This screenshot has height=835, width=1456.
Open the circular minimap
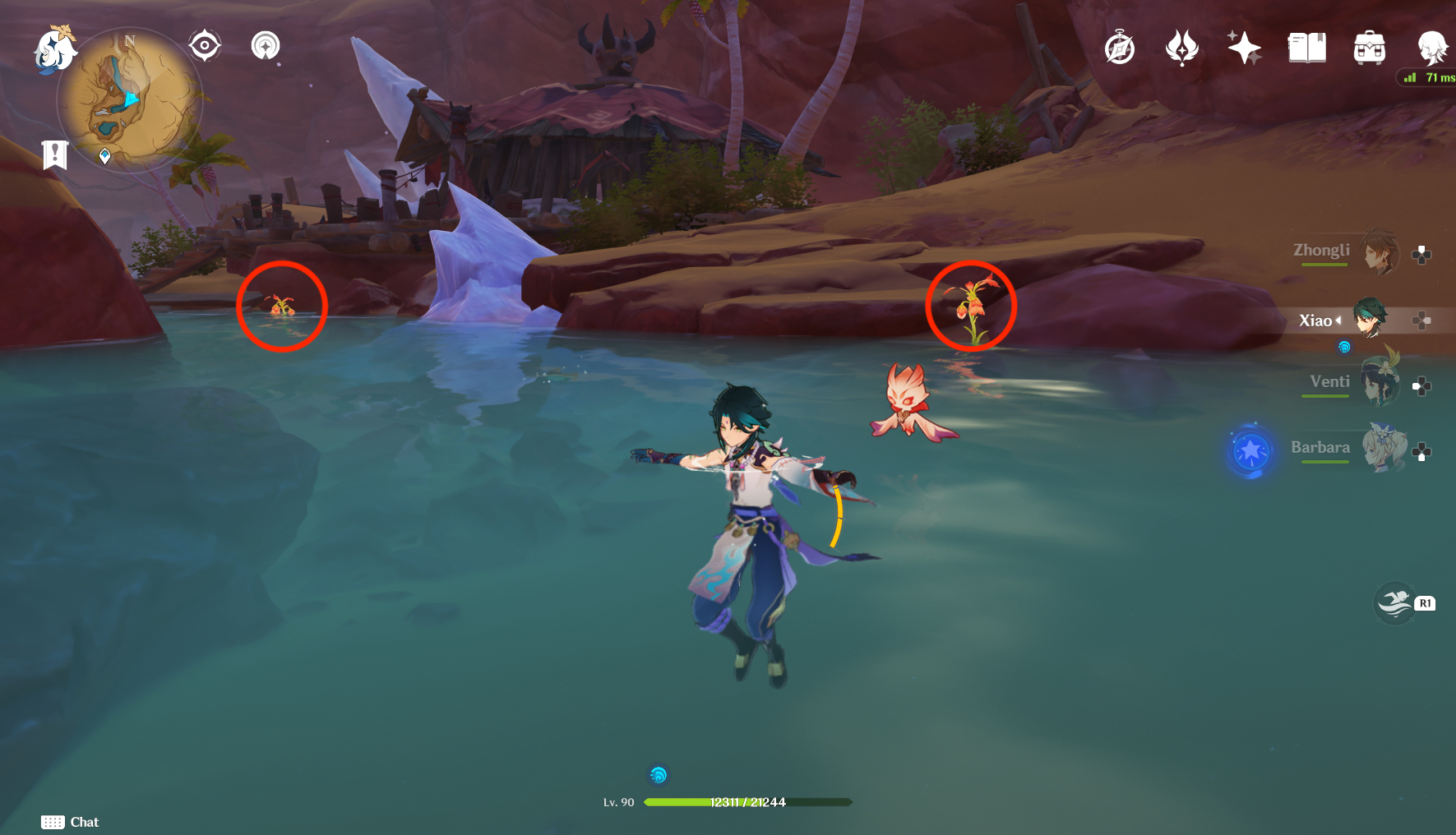point(129,100)
